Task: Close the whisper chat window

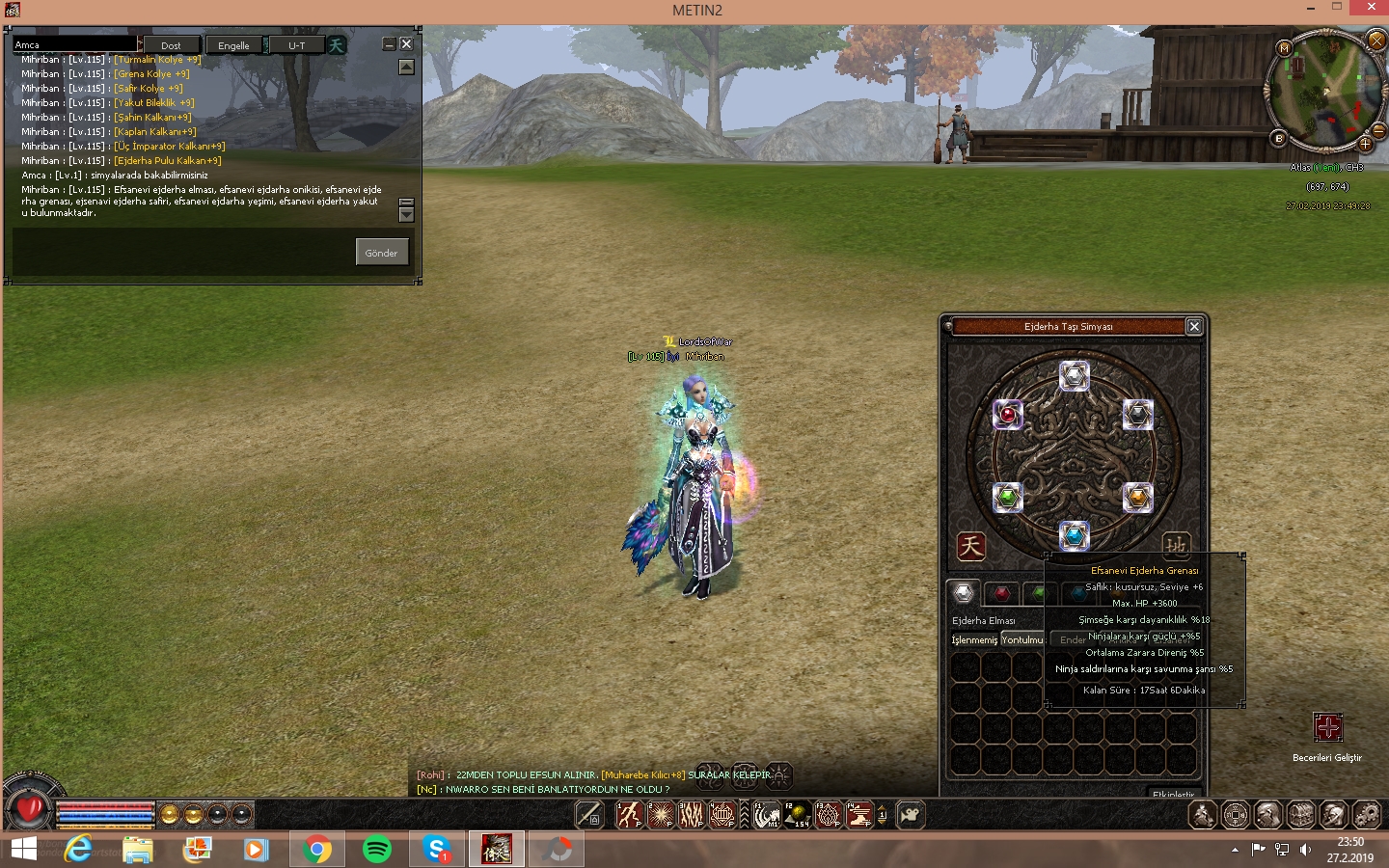Action: [406, 44]
